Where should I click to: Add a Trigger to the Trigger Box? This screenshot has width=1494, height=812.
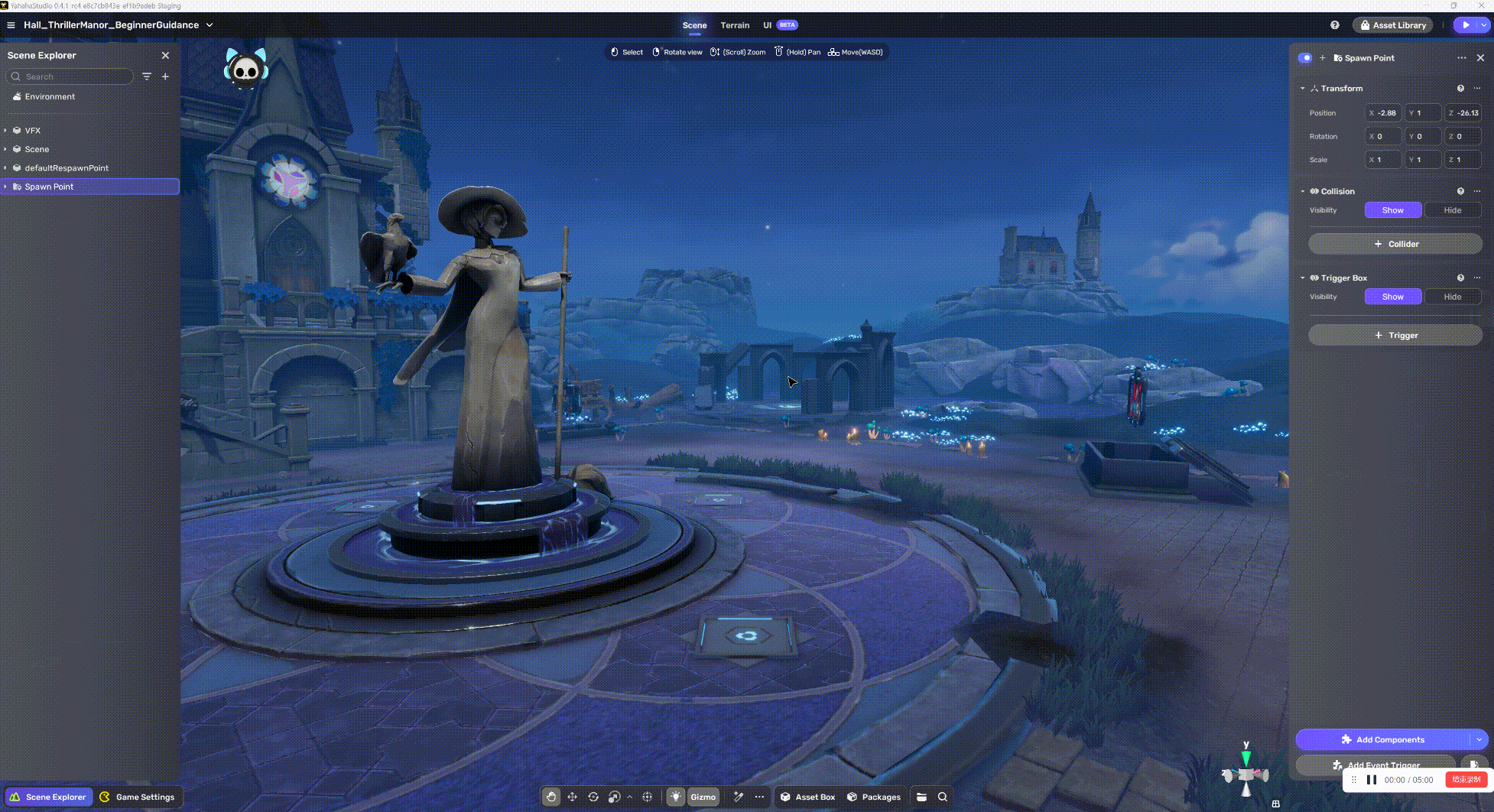click(1395, 336)
